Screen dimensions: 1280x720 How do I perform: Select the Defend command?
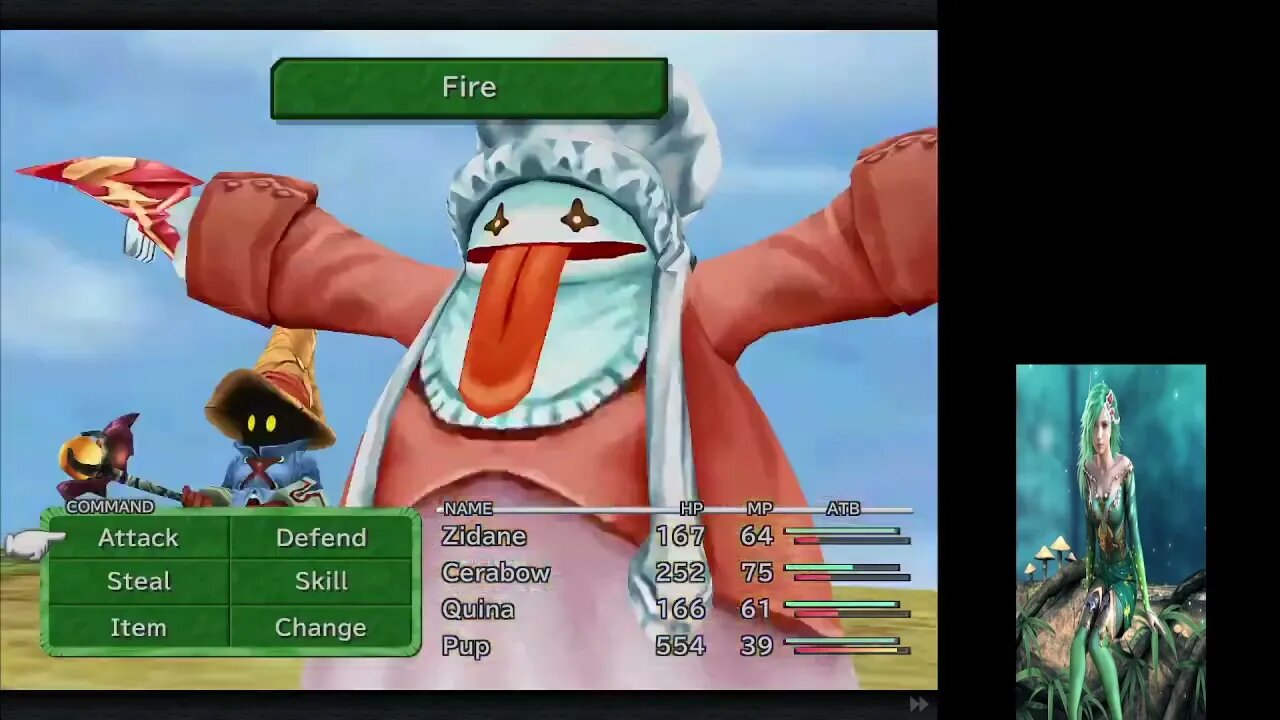point(320,538)
